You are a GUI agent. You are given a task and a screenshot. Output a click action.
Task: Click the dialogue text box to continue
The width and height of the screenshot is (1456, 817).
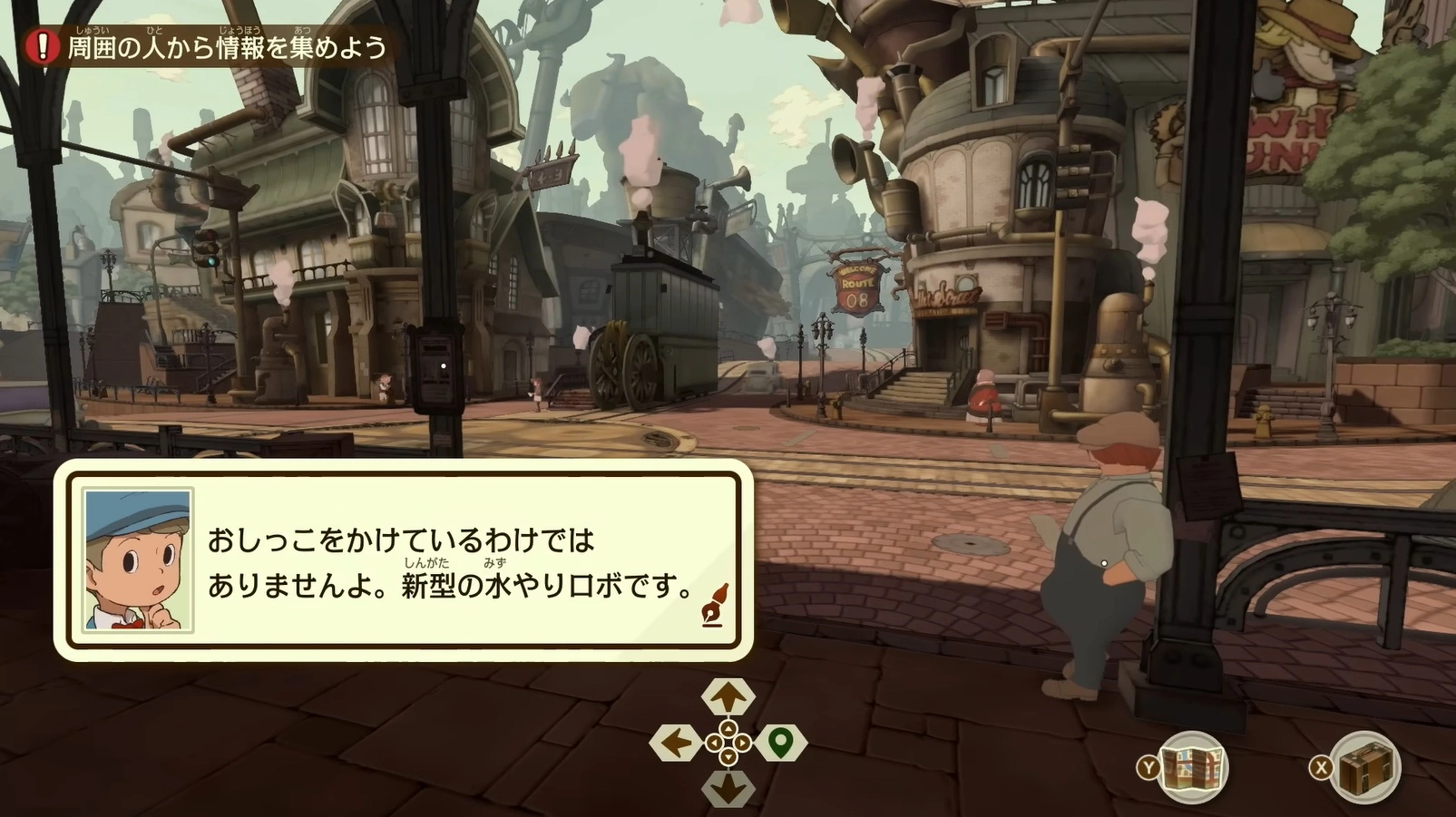(404, 559)
